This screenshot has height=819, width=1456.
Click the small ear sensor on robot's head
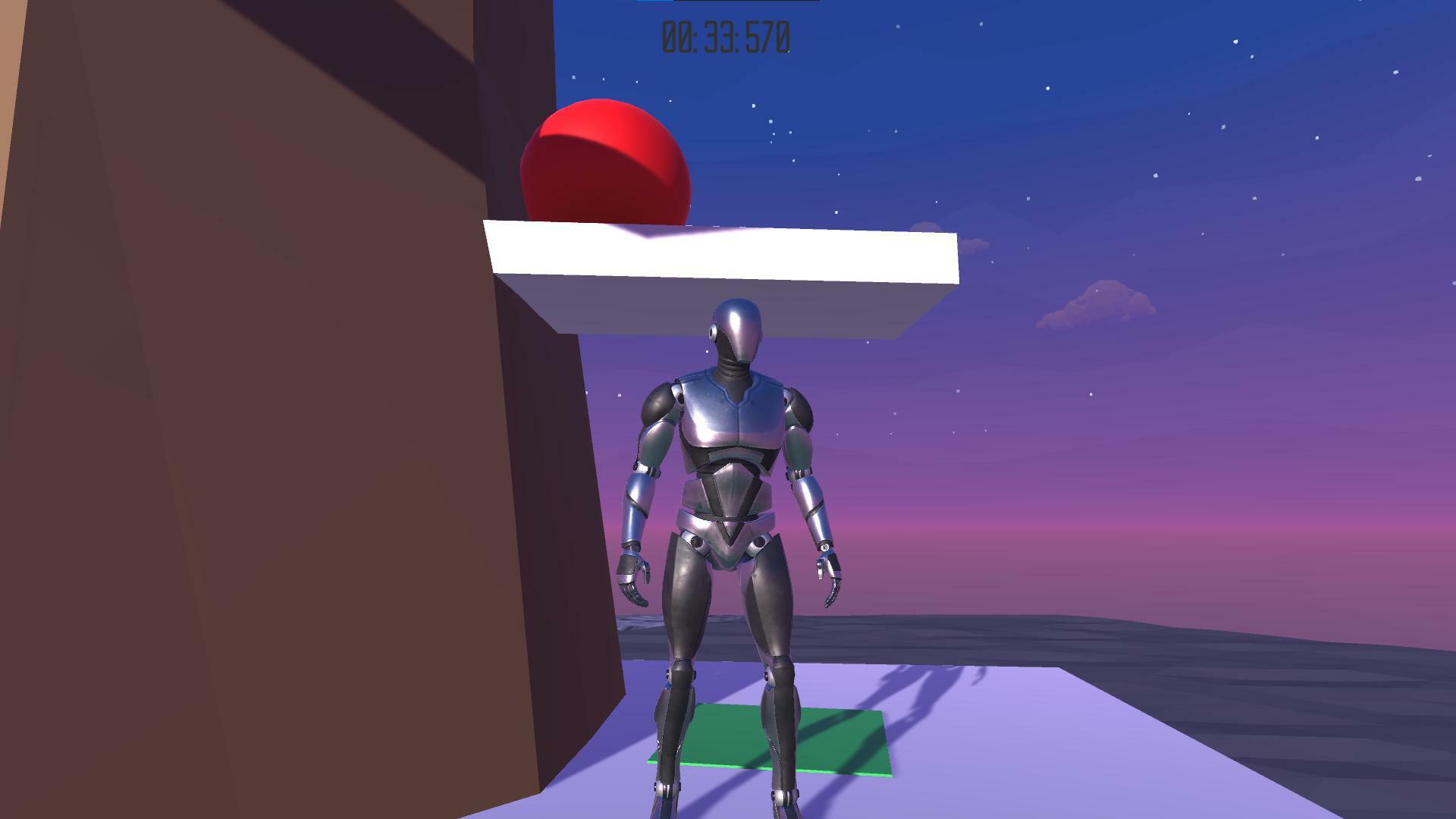pyautogui.click(x=711, y=331)
